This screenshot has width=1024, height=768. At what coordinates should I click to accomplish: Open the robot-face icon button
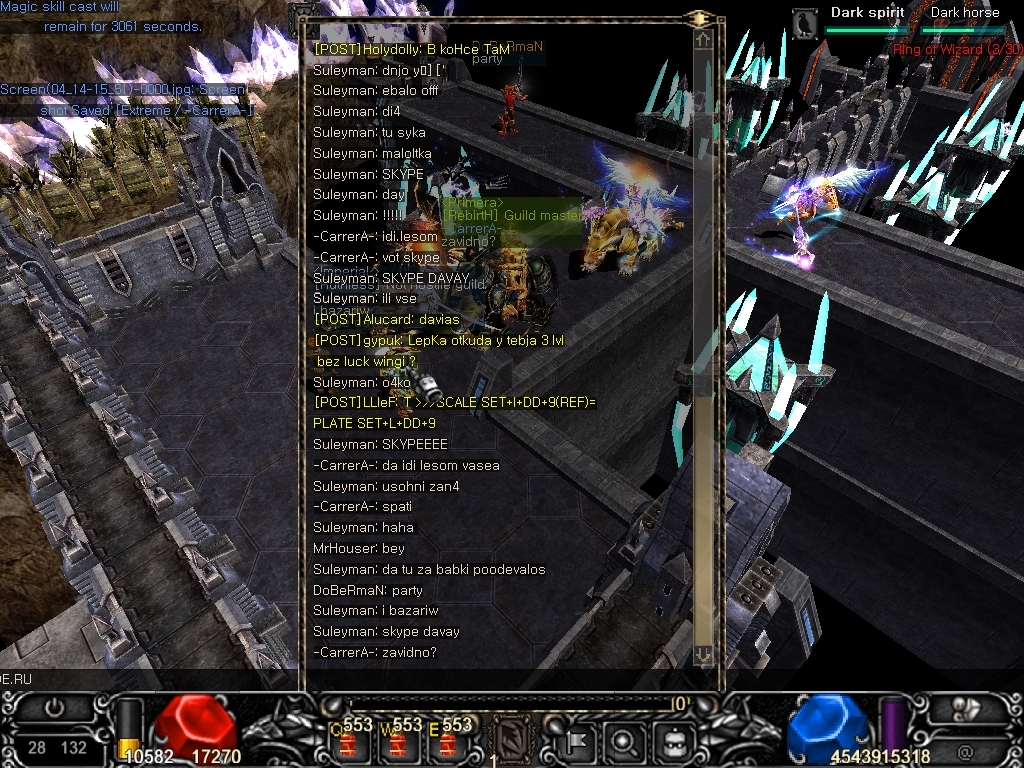click(674, 741)
